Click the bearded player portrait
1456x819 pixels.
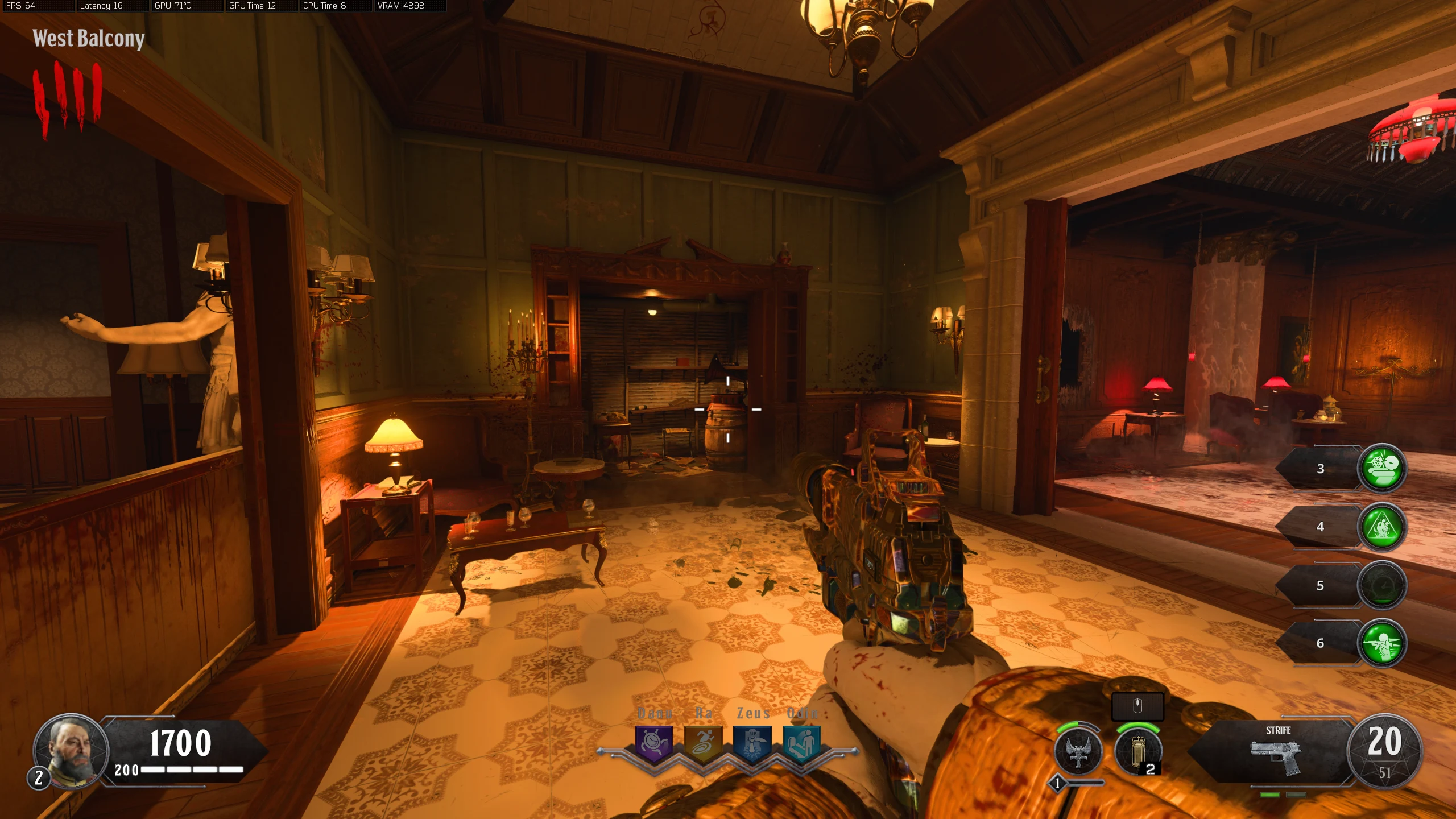pos(72,751)
